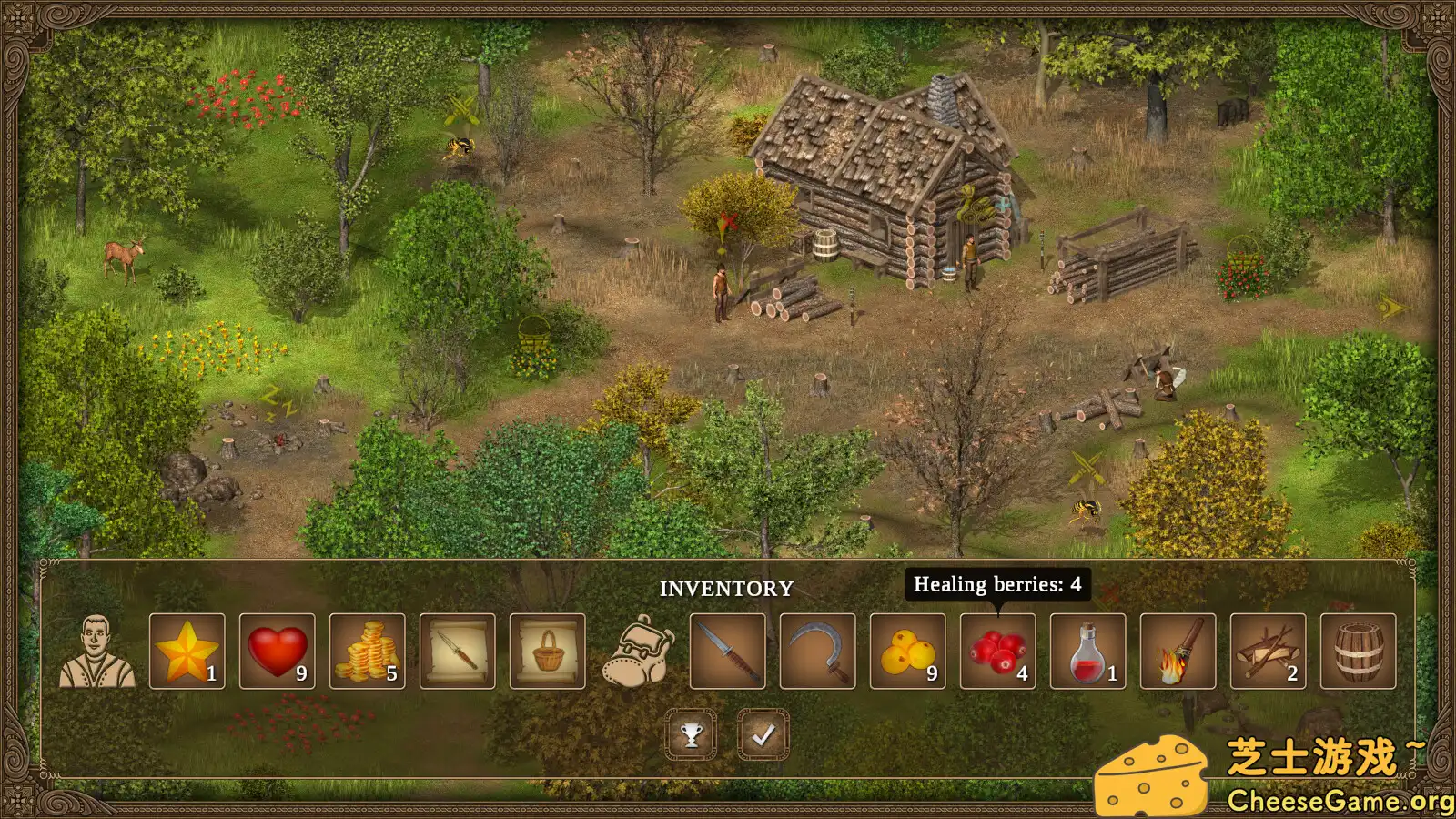Open the trophy achievements button
This screenshot has height=819, width=1456.
(692, 733)
